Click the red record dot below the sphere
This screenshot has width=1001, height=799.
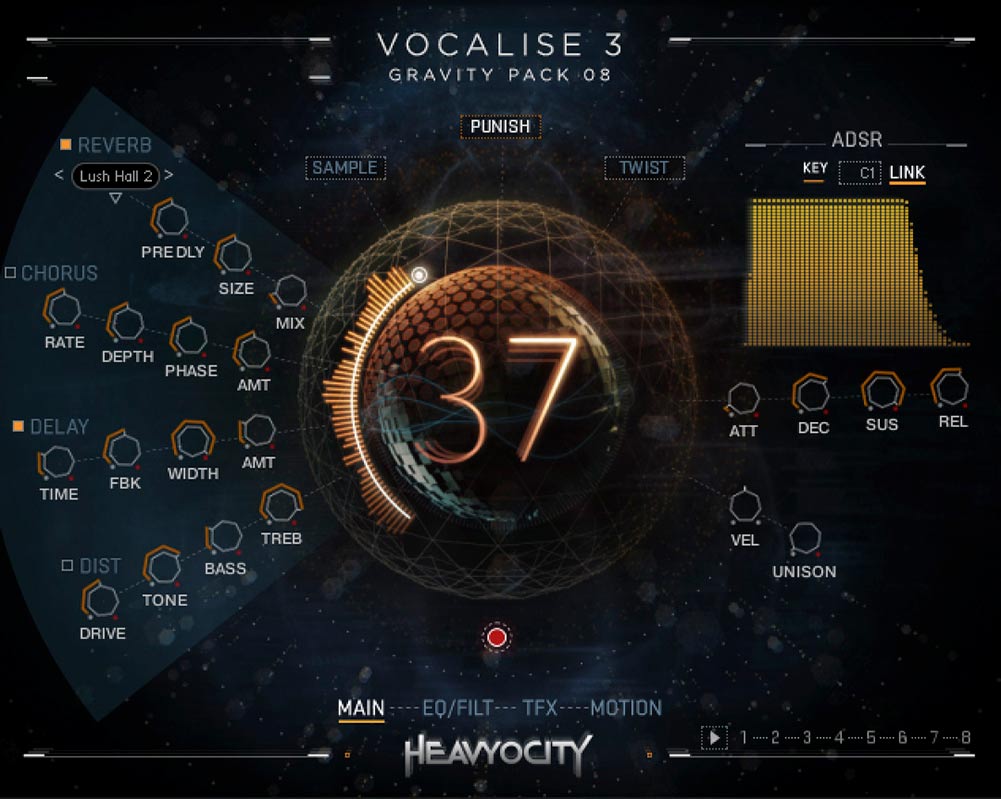[497, 636]
